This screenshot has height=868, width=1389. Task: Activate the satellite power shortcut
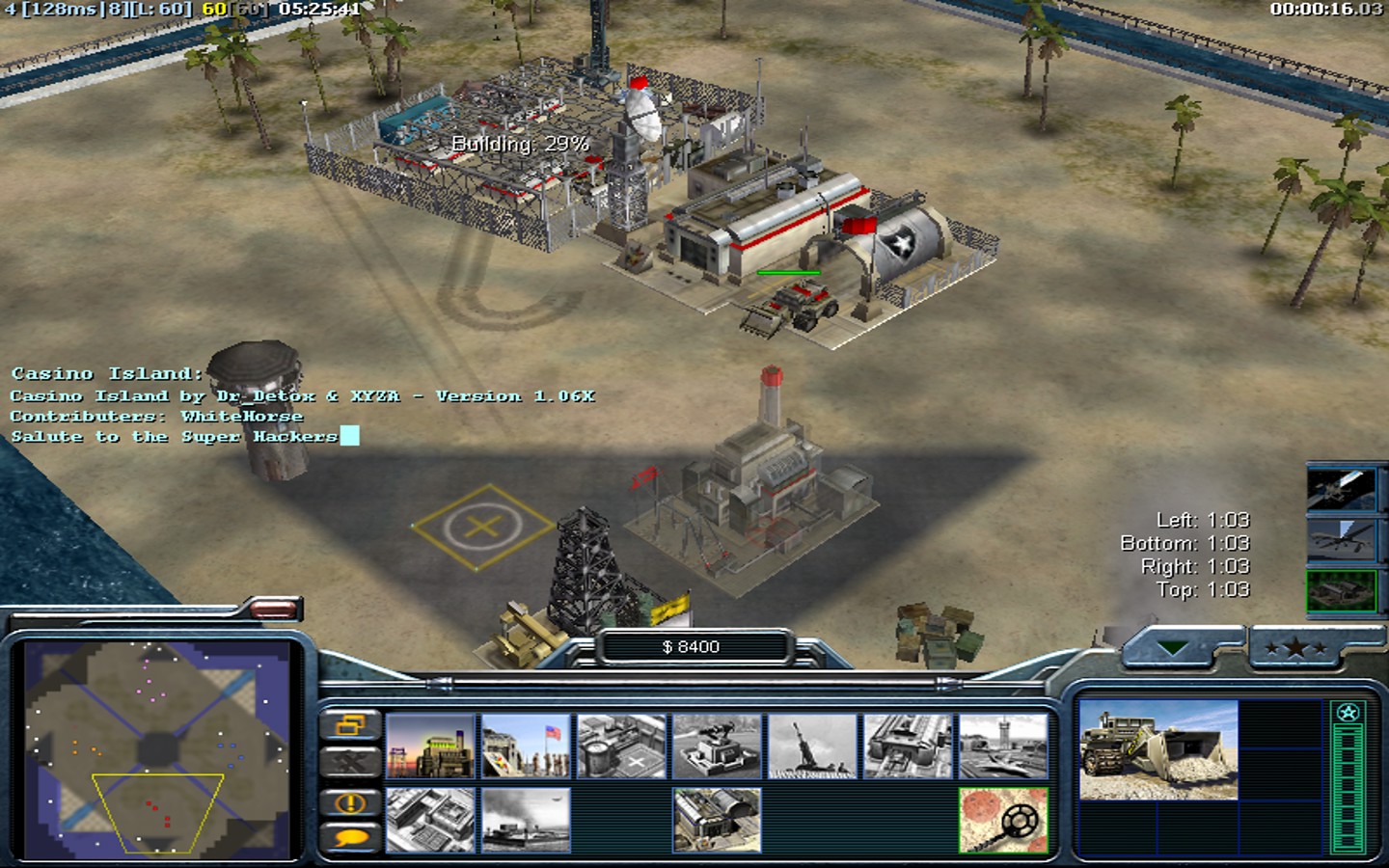pos(1341,489)
